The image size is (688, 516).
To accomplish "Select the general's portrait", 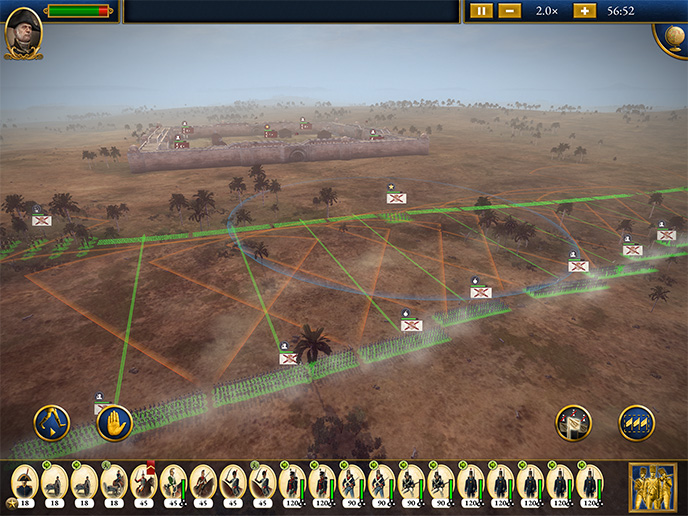I will click(x=22, y=33).
